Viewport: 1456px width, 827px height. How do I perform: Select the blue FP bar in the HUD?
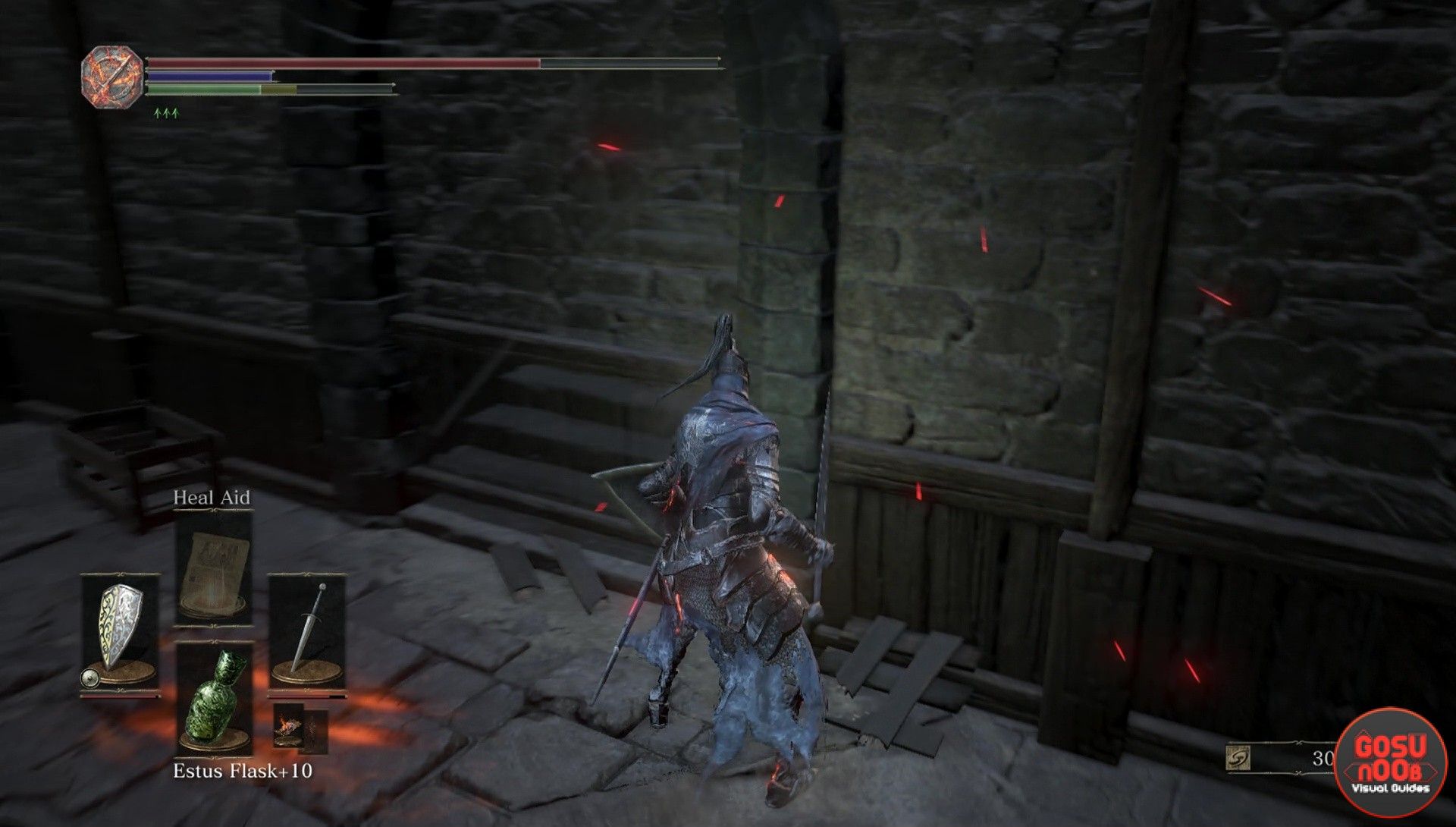pos(209,75)
